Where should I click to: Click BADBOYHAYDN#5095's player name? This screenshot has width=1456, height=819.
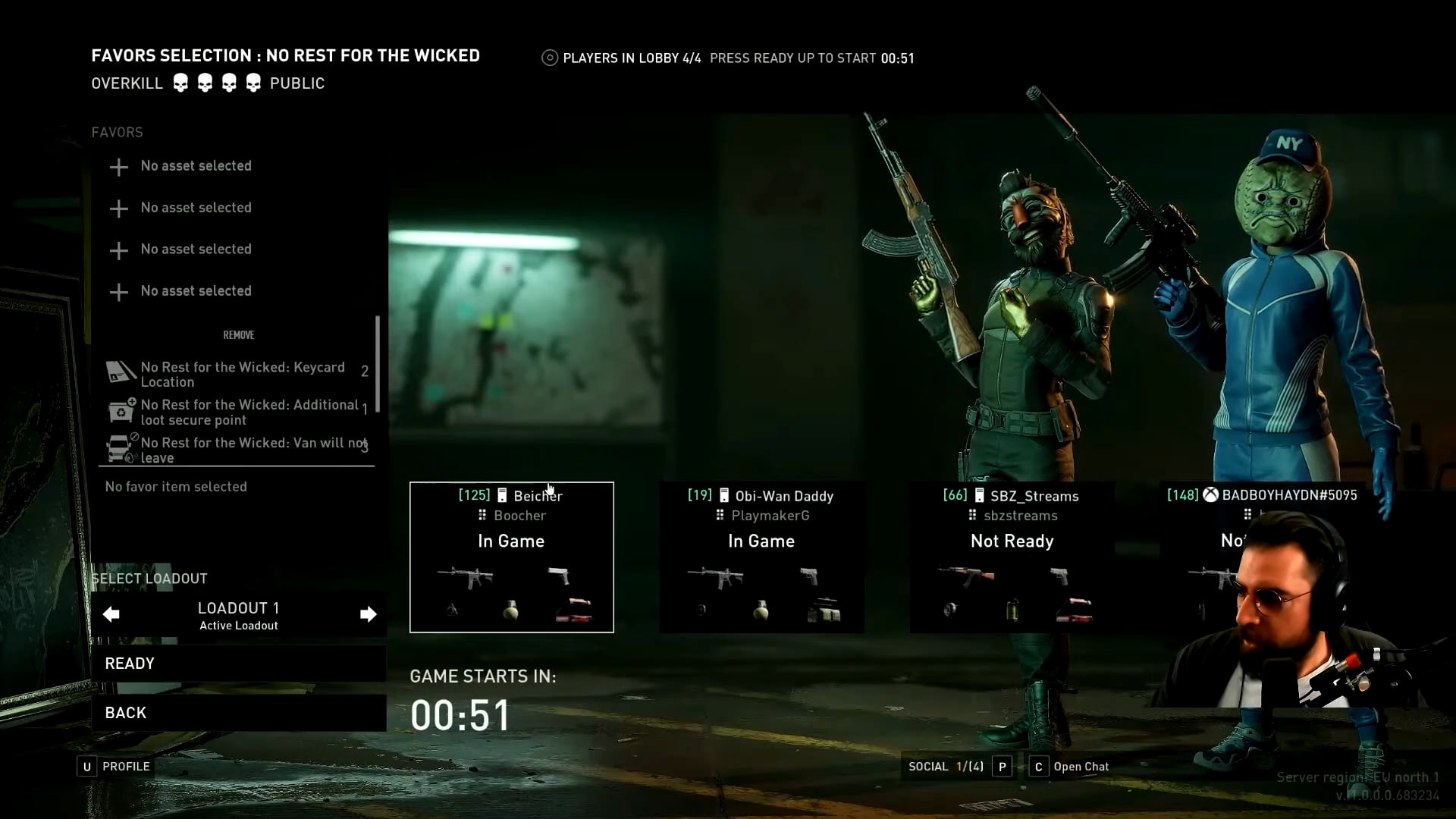[1289, 495]
